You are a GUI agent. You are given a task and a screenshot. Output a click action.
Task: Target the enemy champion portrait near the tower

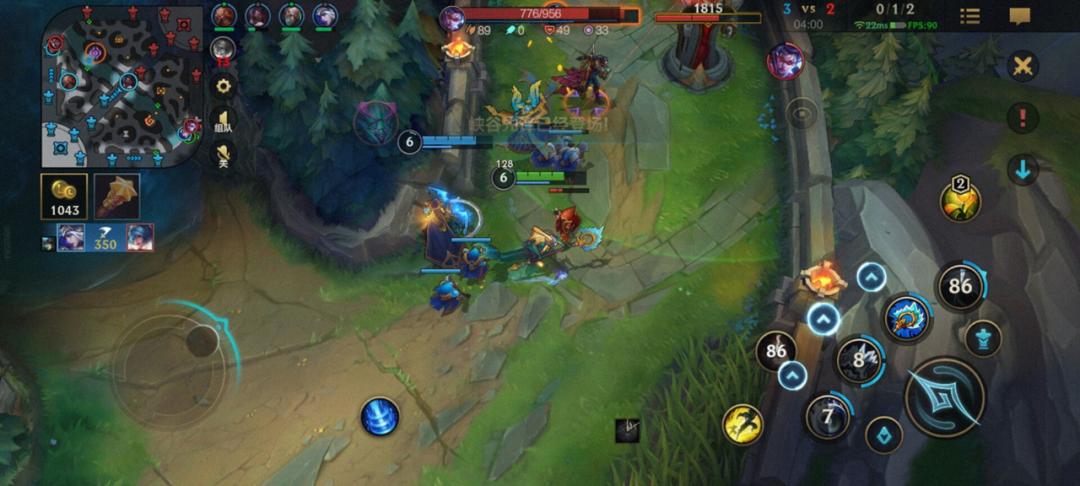[784, 60]
